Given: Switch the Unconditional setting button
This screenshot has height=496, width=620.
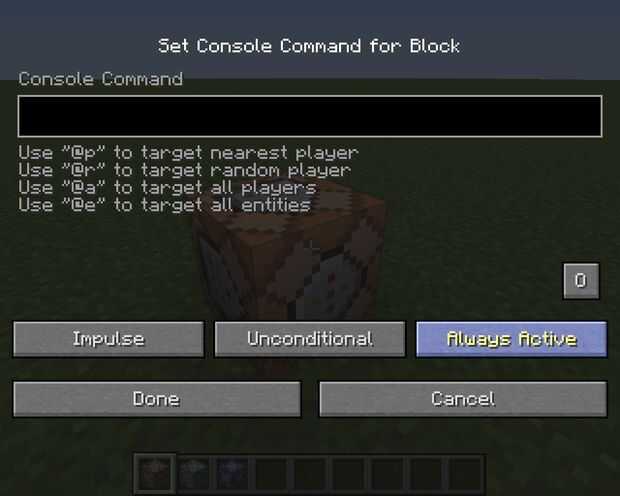Looking at the screenshot, I should pos(310,339).
